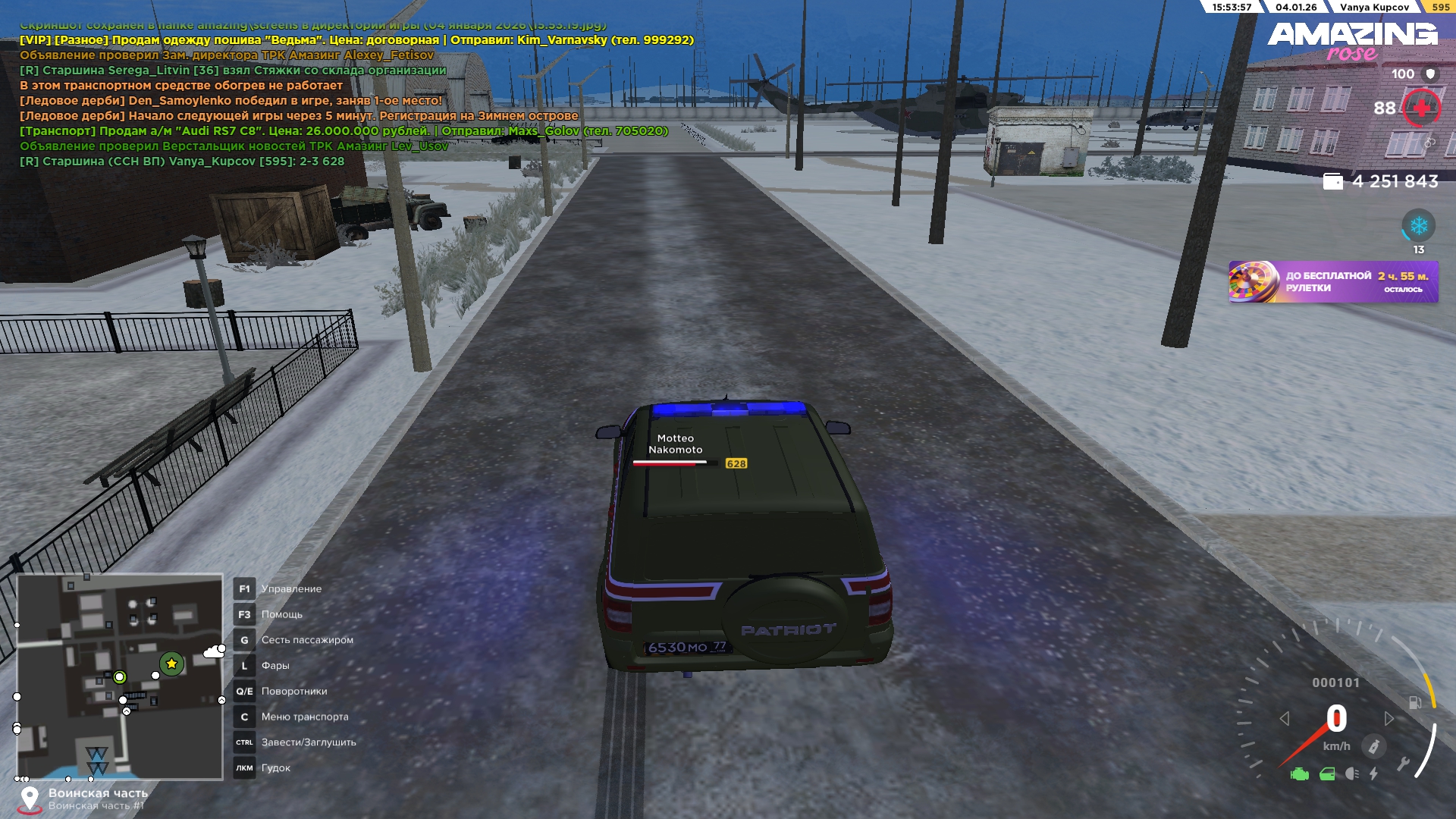This screenshot has width=1456, height=819.
Task: Click the wrench vehicle condition icon
Action: click(x=1404, y=764)
